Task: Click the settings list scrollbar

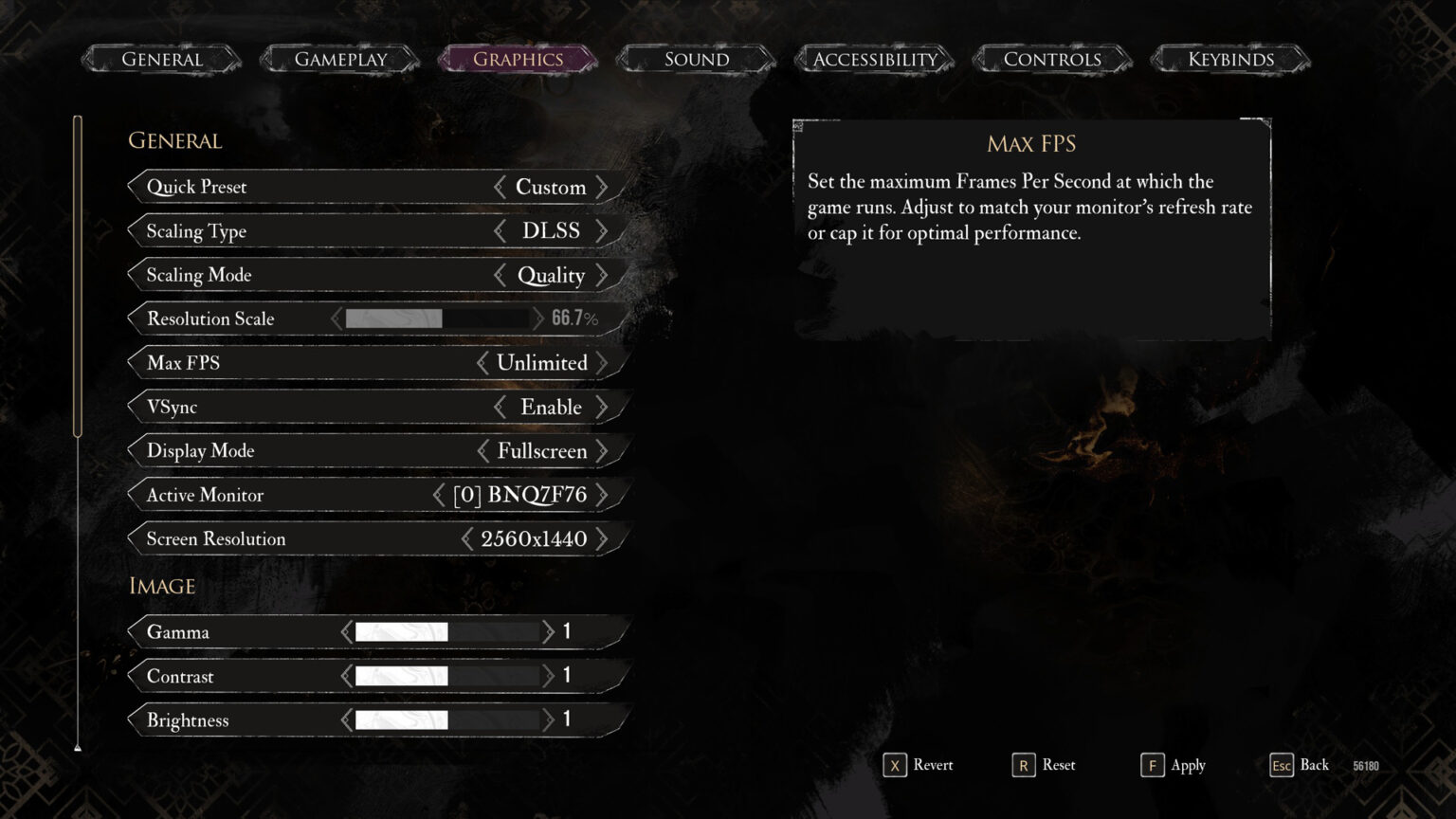Action: (x=77, y=275)
